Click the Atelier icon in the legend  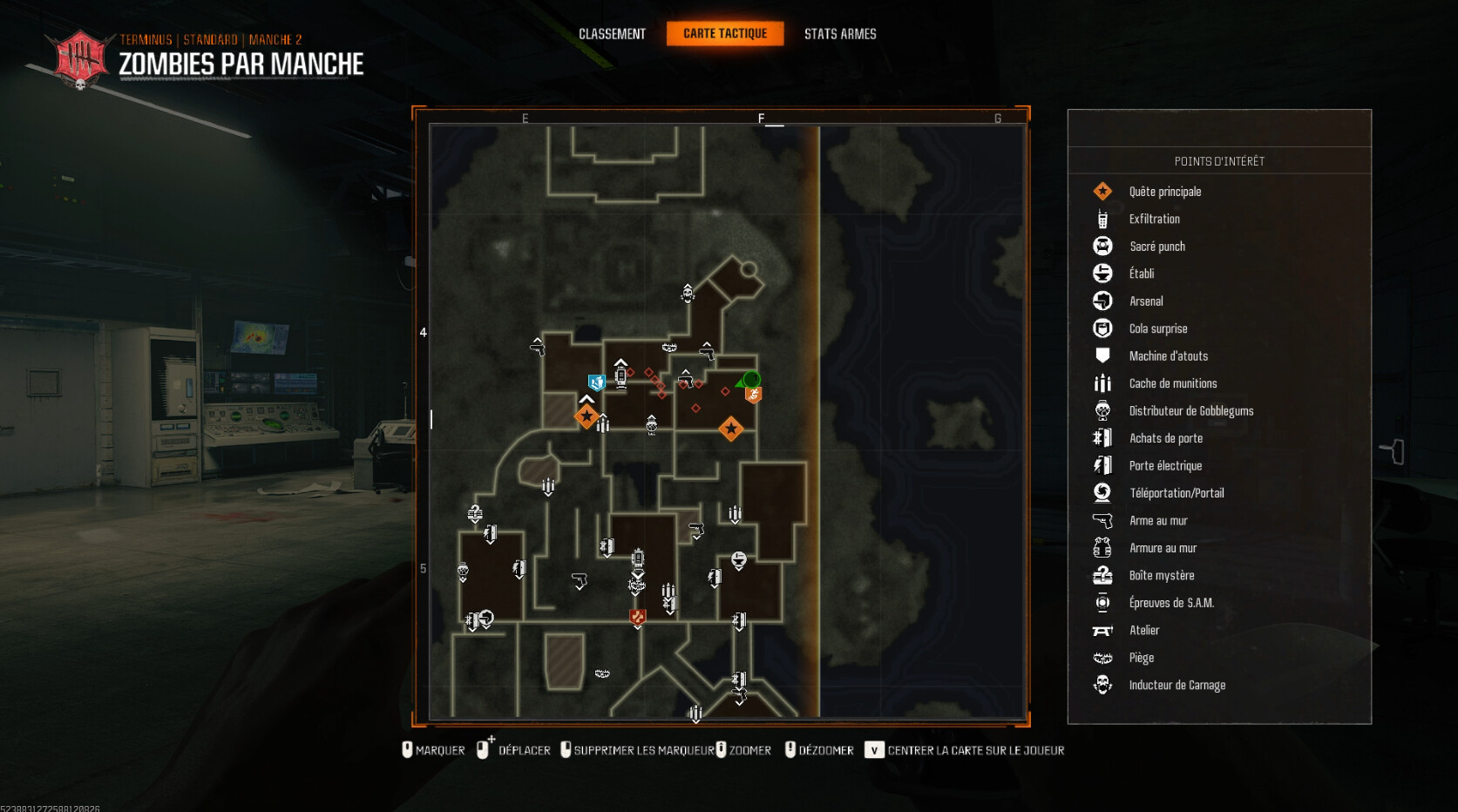(1102, 630)
